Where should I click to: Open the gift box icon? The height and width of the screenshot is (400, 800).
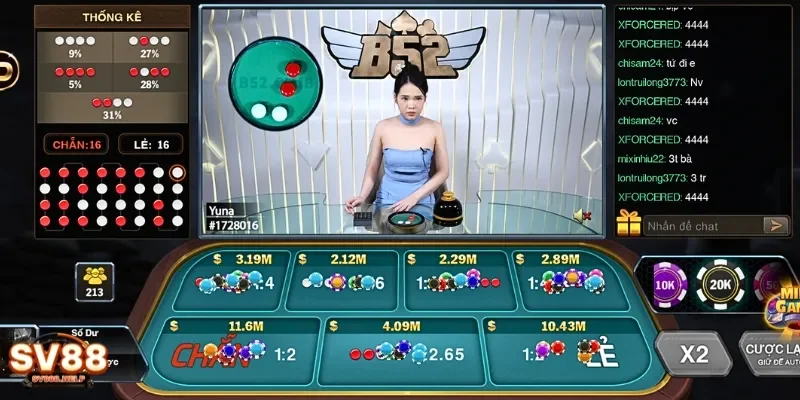[x=628, y=223]
